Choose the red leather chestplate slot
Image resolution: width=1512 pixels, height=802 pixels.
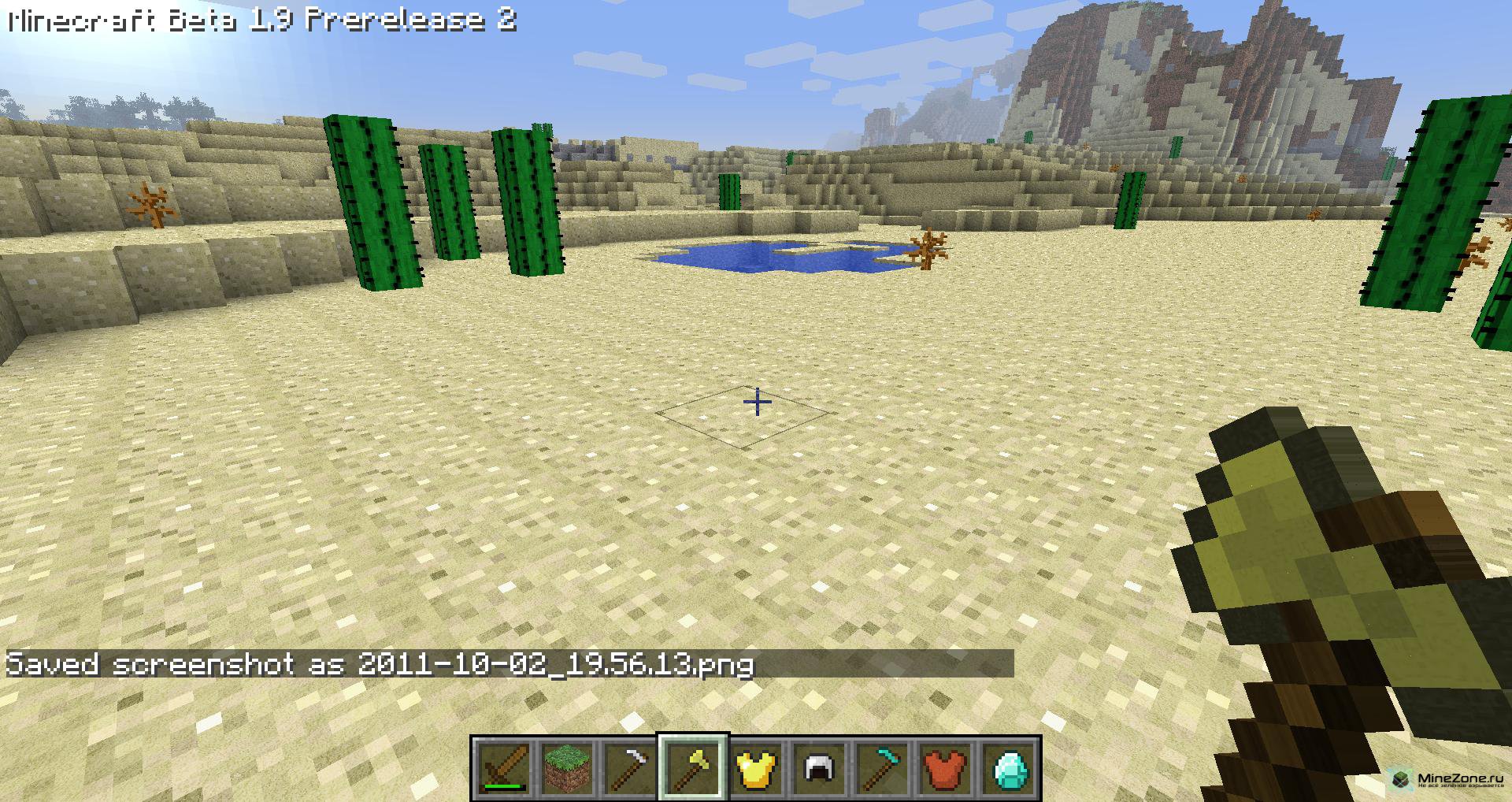[x=945, y=767]
